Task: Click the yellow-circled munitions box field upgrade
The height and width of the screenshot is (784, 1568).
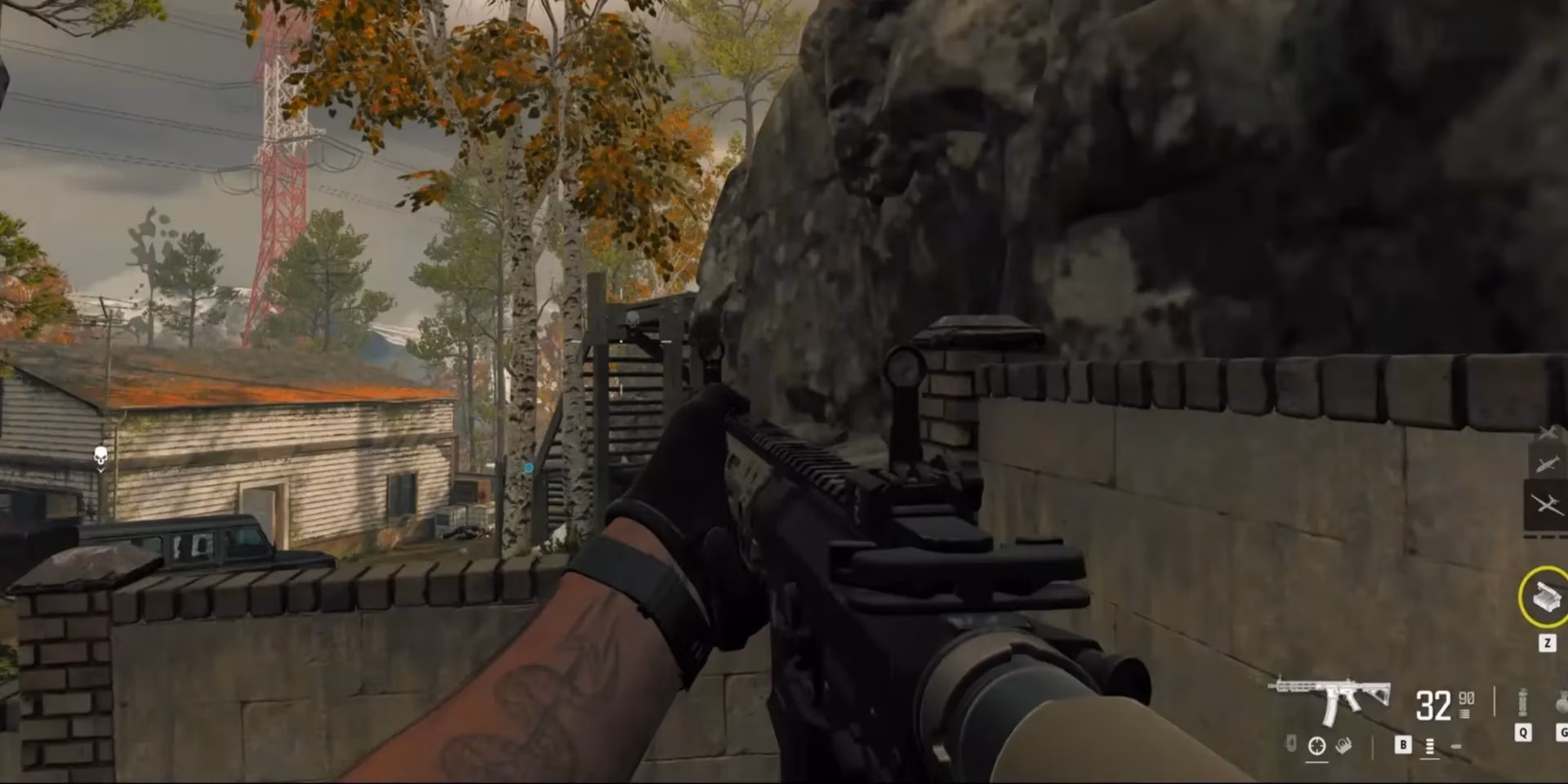Action: tap(1545, 596)
